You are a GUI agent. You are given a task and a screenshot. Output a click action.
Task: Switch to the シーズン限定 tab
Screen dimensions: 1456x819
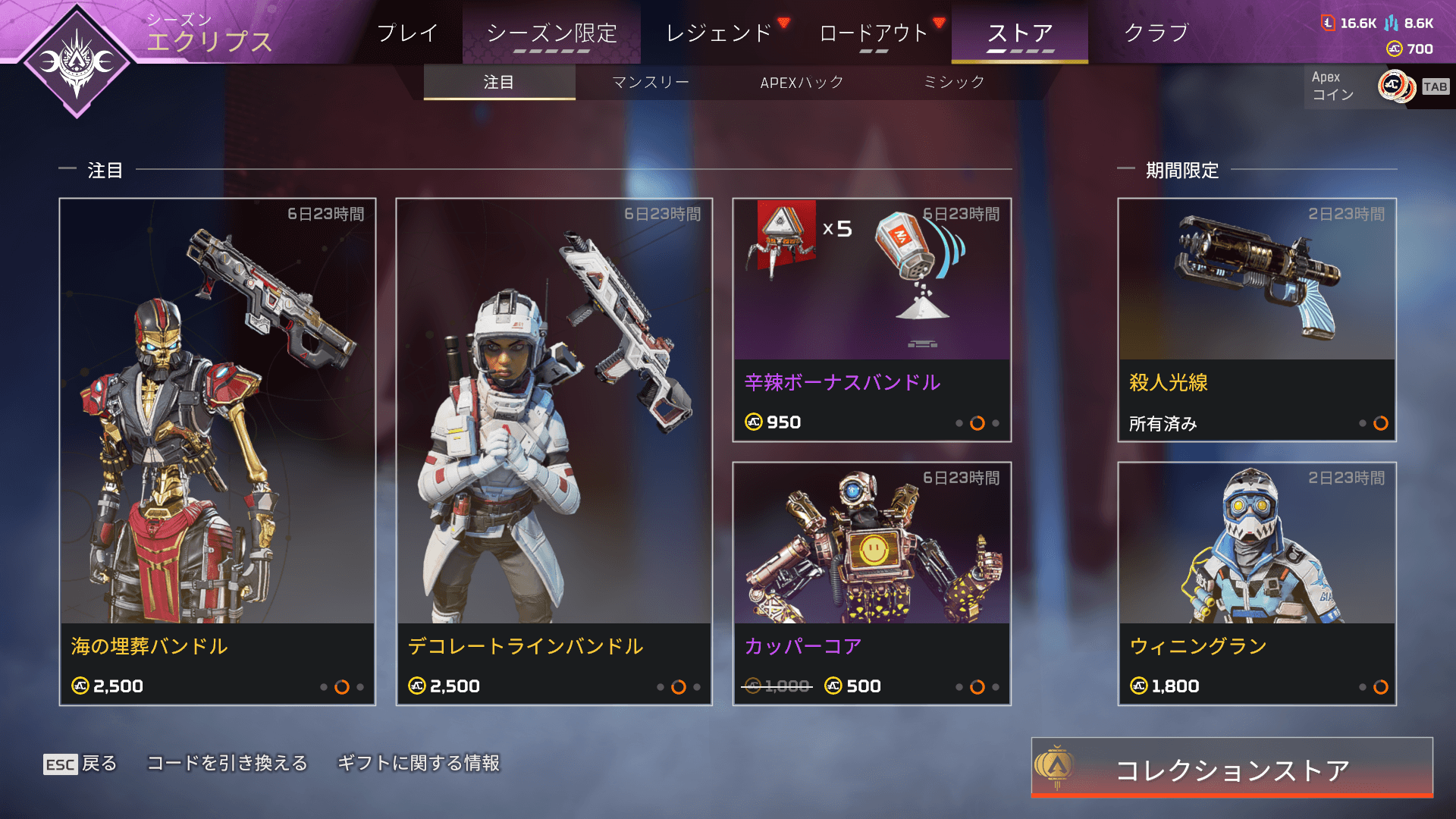pos(551,33)
